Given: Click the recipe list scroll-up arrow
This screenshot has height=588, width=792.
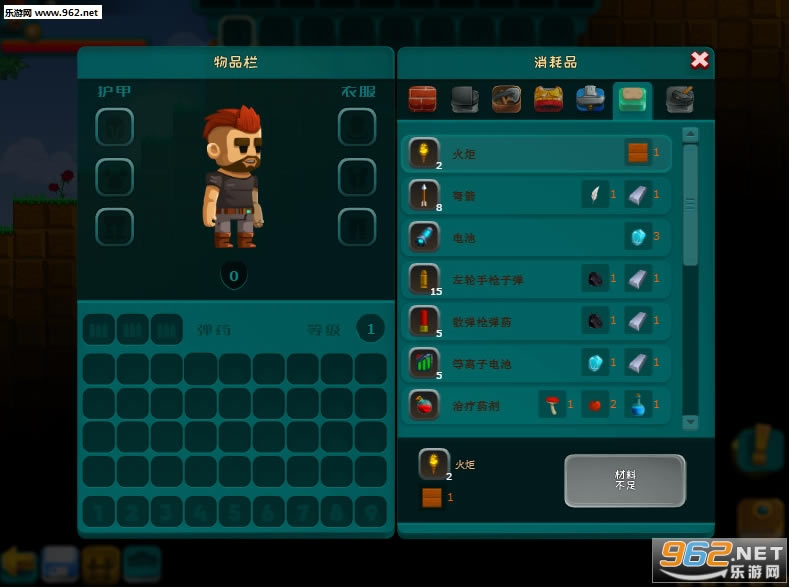Looking at the screenshot, I should coord(690,134).
